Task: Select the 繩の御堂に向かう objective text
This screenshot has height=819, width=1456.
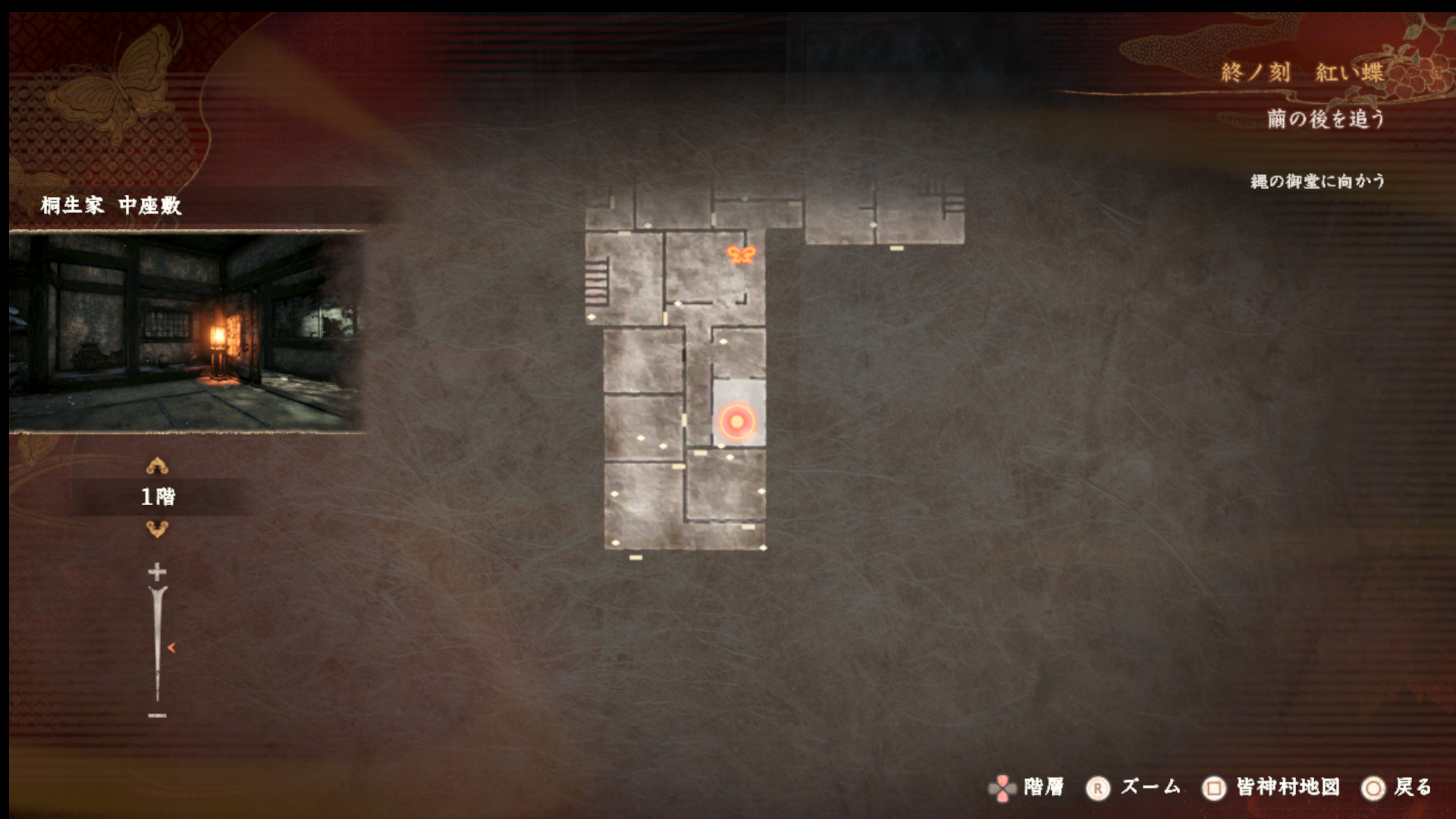Action: [1317, 181]
